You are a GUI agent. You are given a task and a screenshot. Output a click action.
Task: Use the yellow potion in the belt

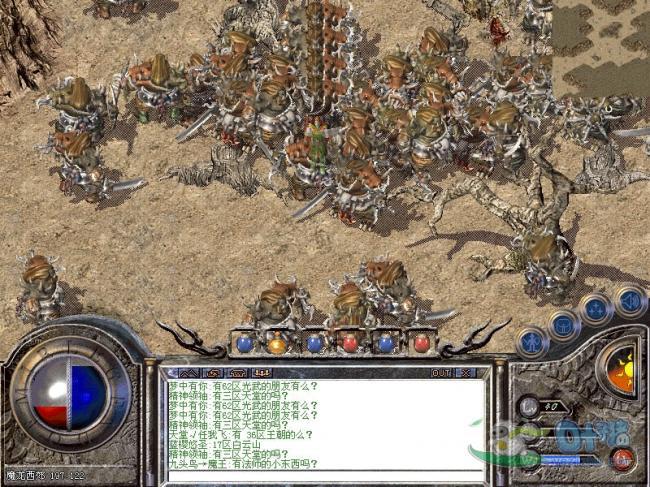pyautogui.click(x=278, y=344)
